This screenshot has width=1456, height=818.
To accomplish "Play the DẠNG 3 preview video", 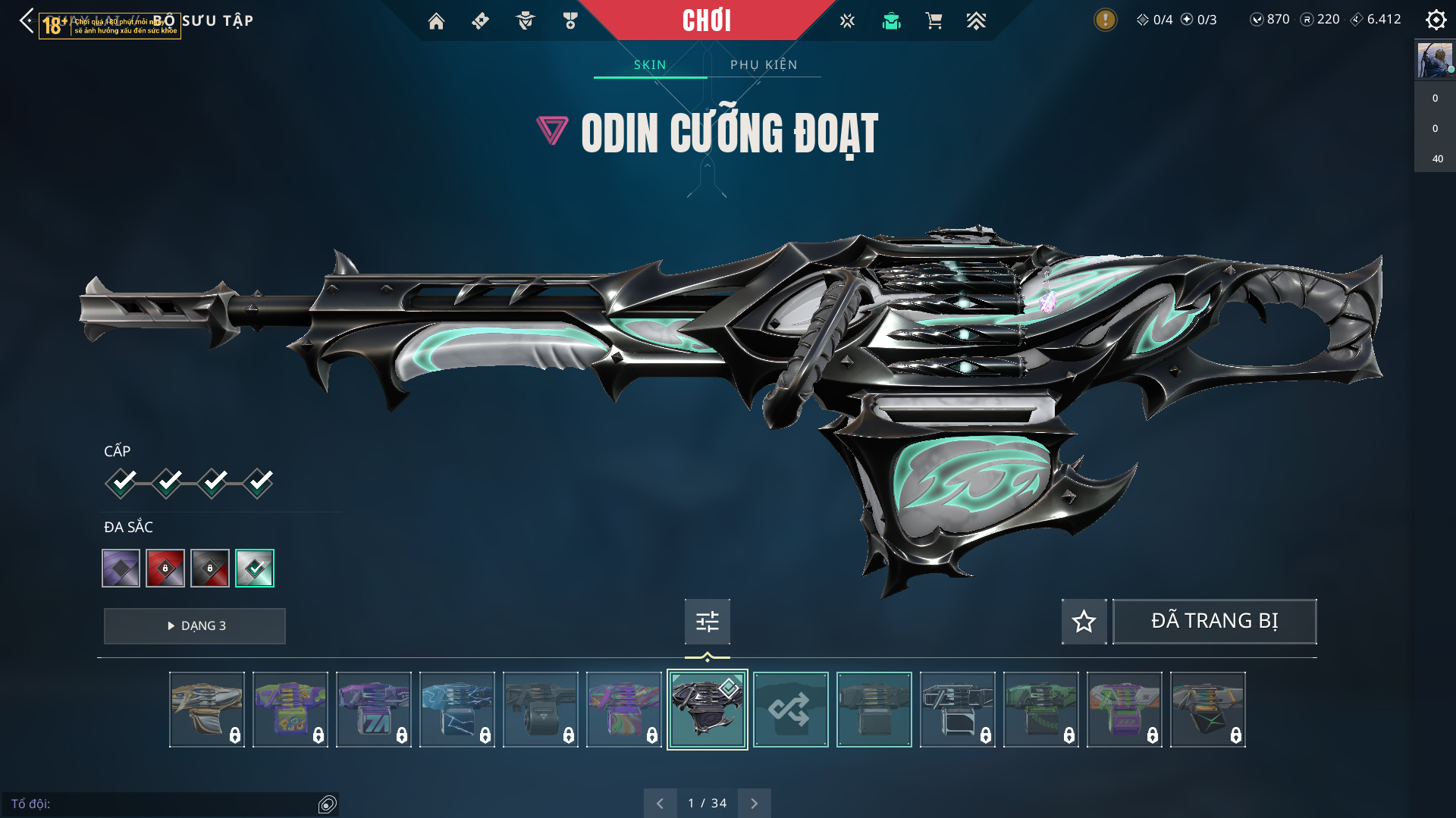I will pos(195,626).
